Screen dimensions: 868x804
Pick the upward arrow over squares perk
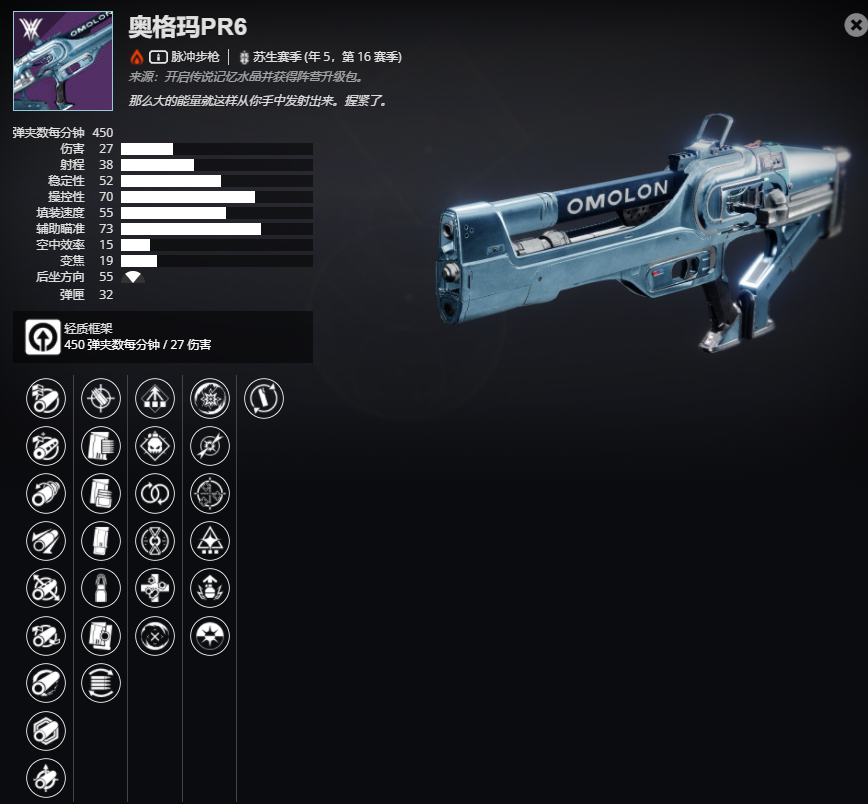[x=155, y=397]
